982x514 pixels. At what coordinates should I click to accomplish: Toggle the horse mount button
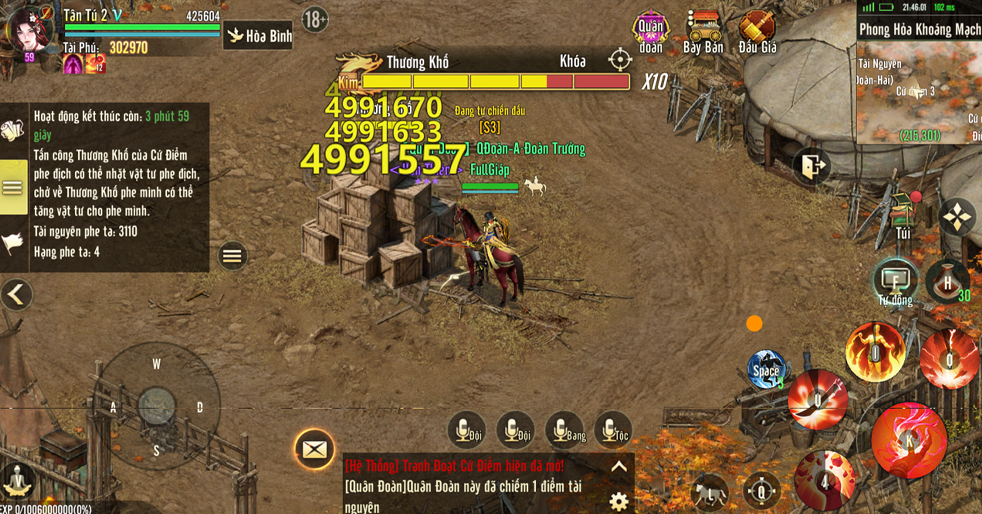click(x=711, y=491)
